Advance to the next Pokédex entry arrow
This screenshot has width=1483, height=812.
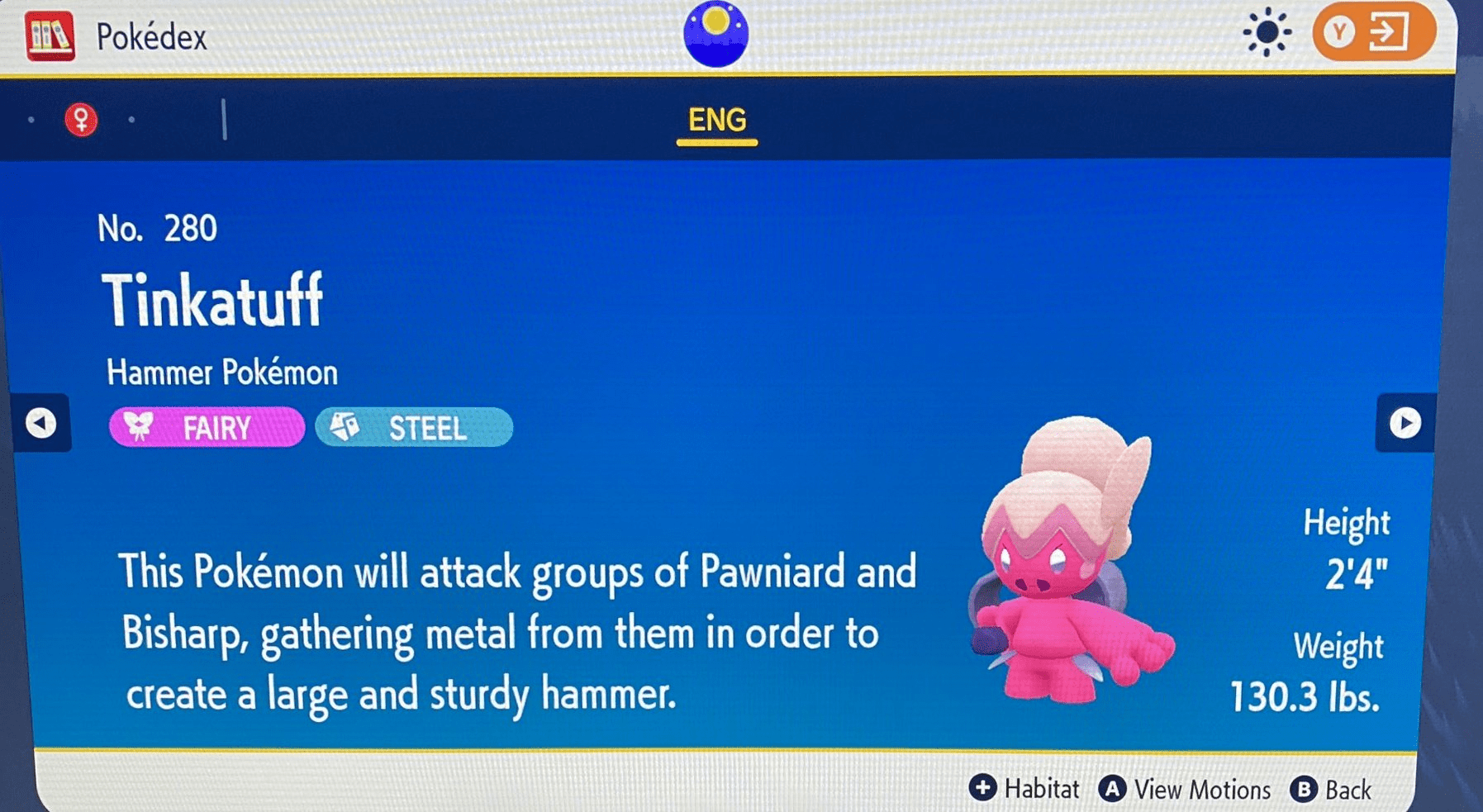(x=1405, y=424)
